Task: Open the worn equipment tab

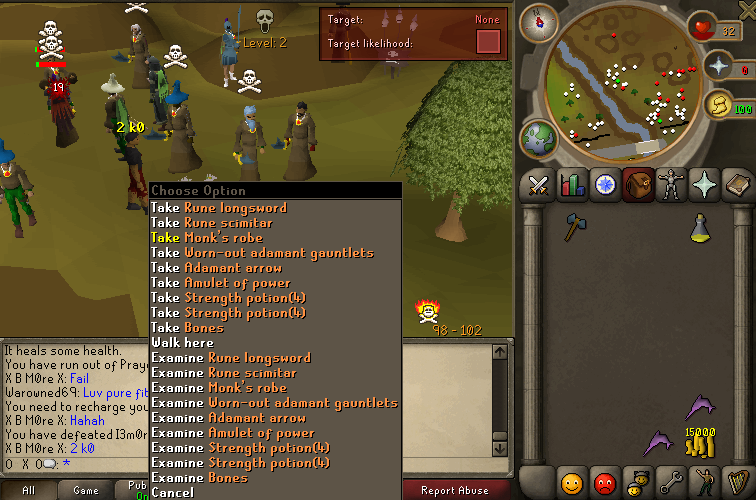Action: (x=670, y=185)
